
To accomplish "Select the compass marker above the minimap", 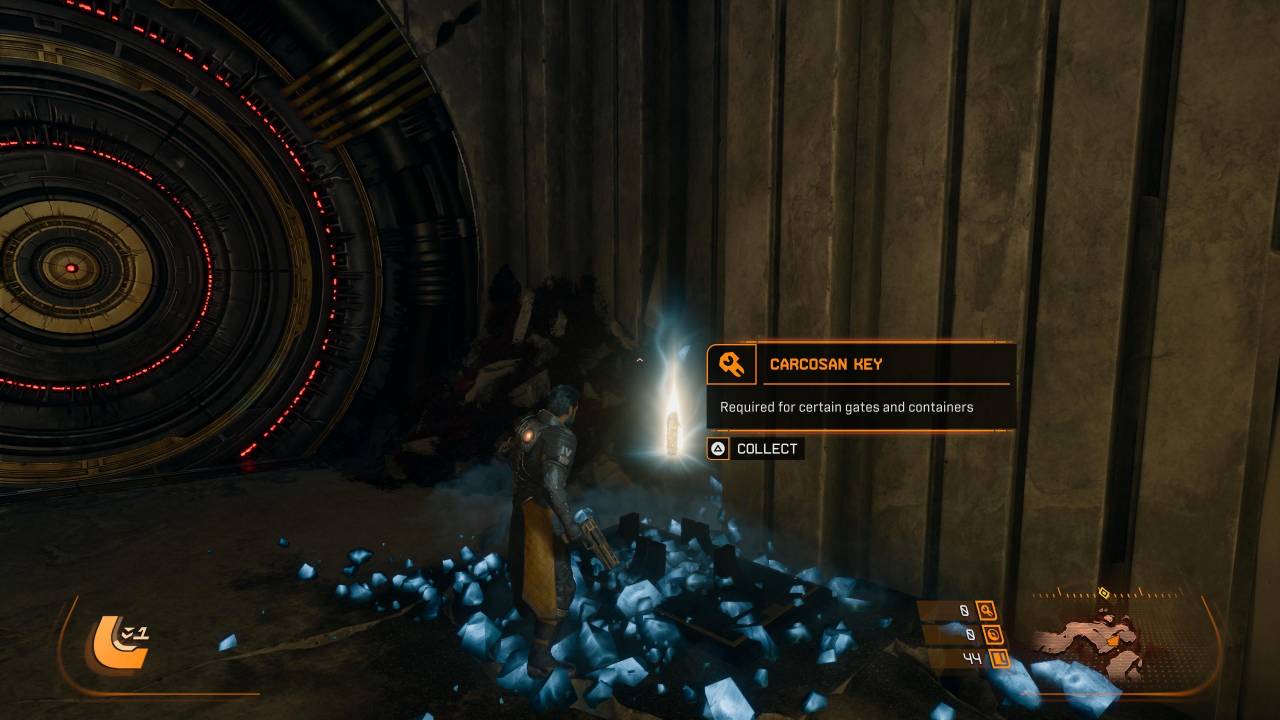I will [1103, 592].
